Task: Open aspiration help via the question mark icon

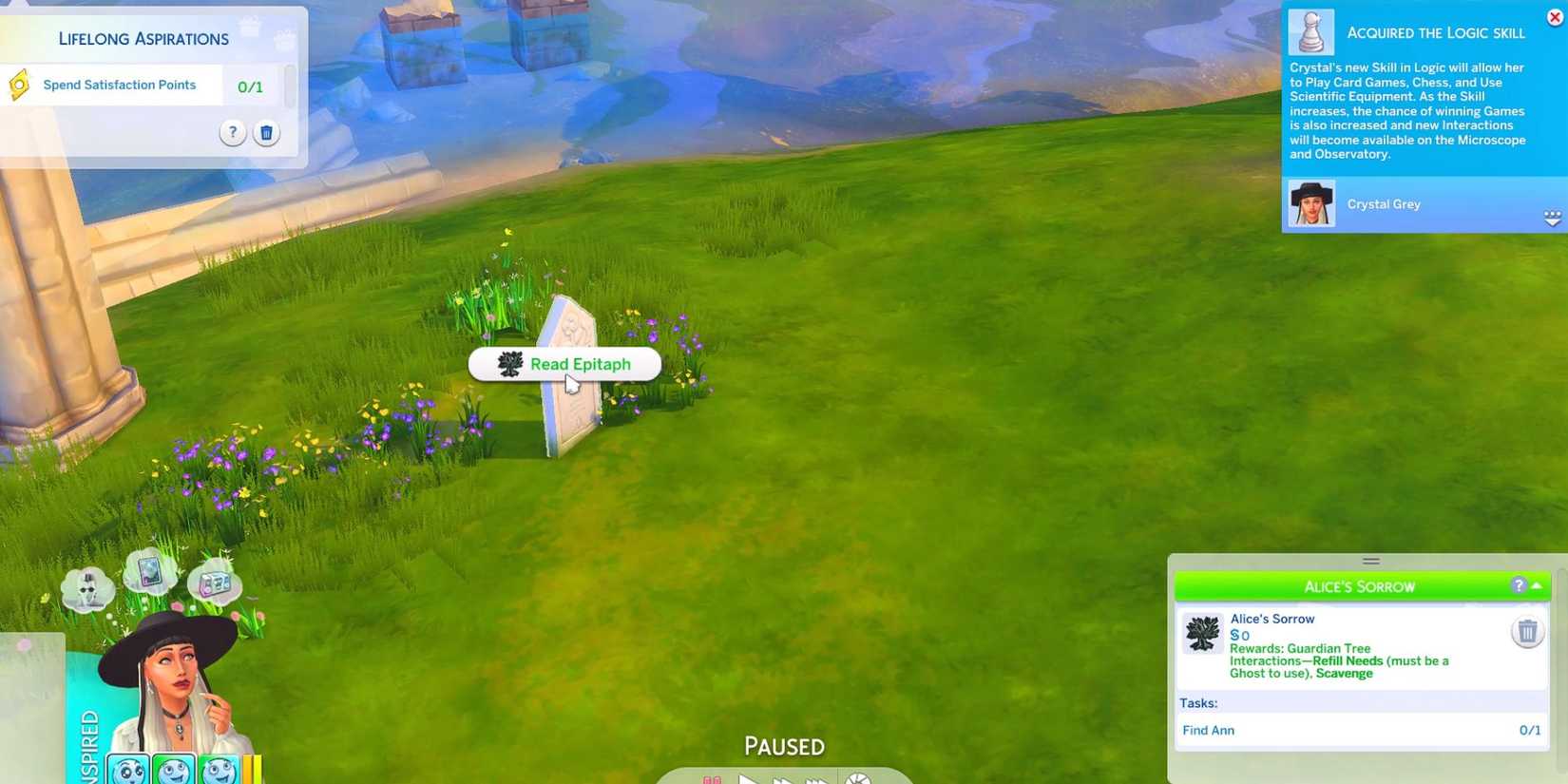Action: click(x=232, y=133)
